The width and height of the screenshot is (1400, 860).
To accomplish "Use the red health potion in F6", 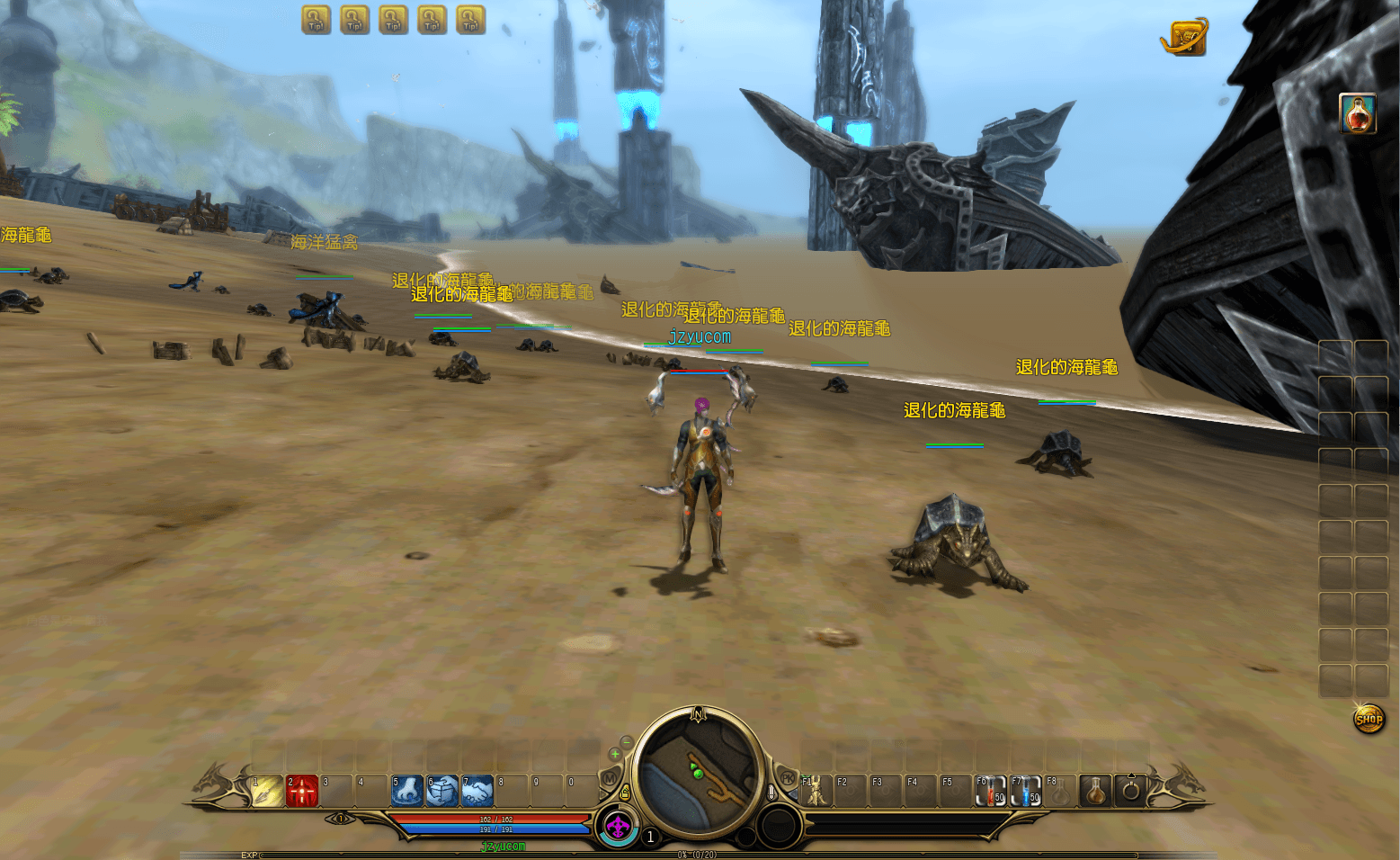I will [x=991, y=792].
